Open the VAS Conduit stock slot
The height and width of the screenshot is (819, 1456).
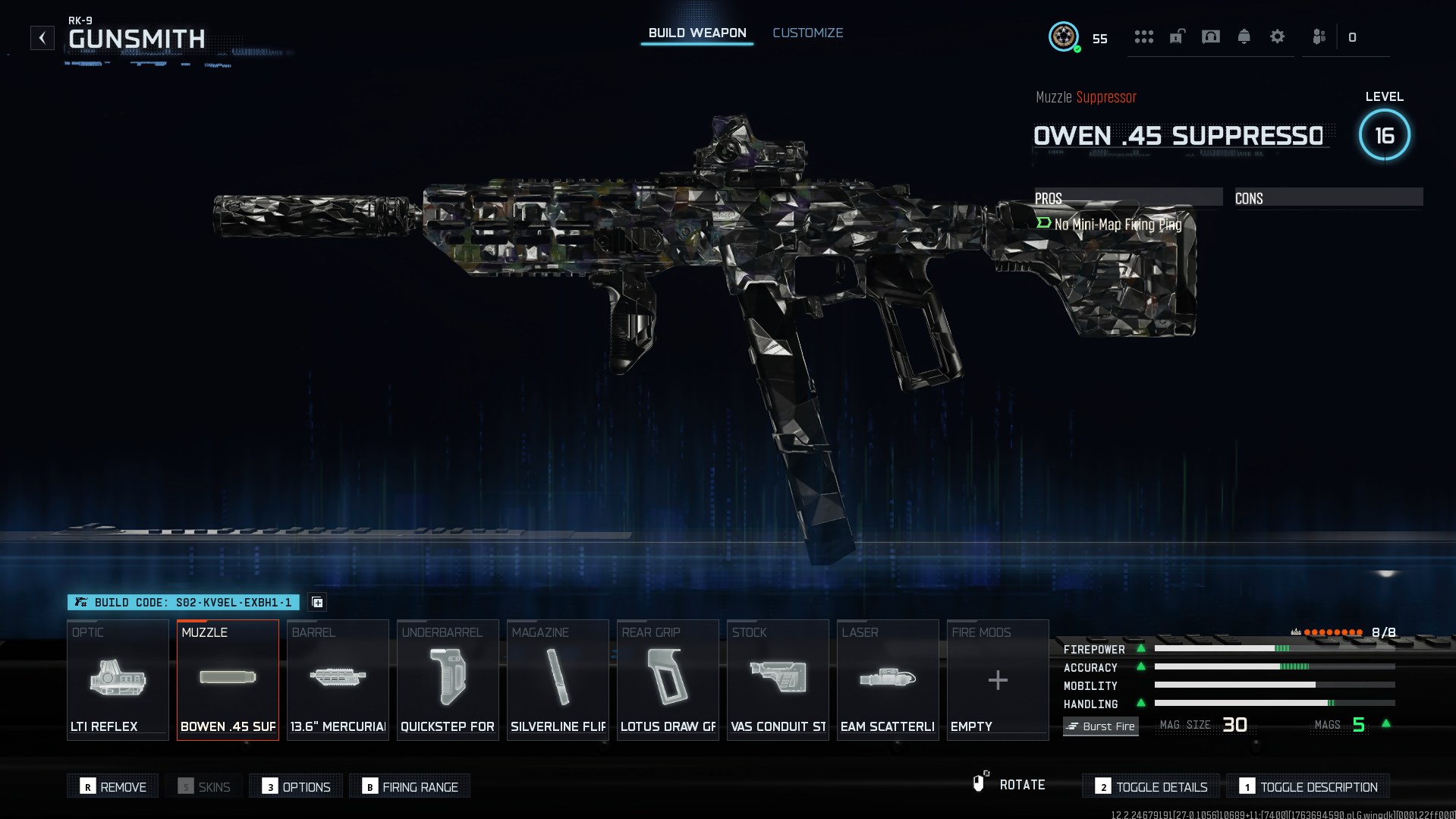tap(778, 679)
